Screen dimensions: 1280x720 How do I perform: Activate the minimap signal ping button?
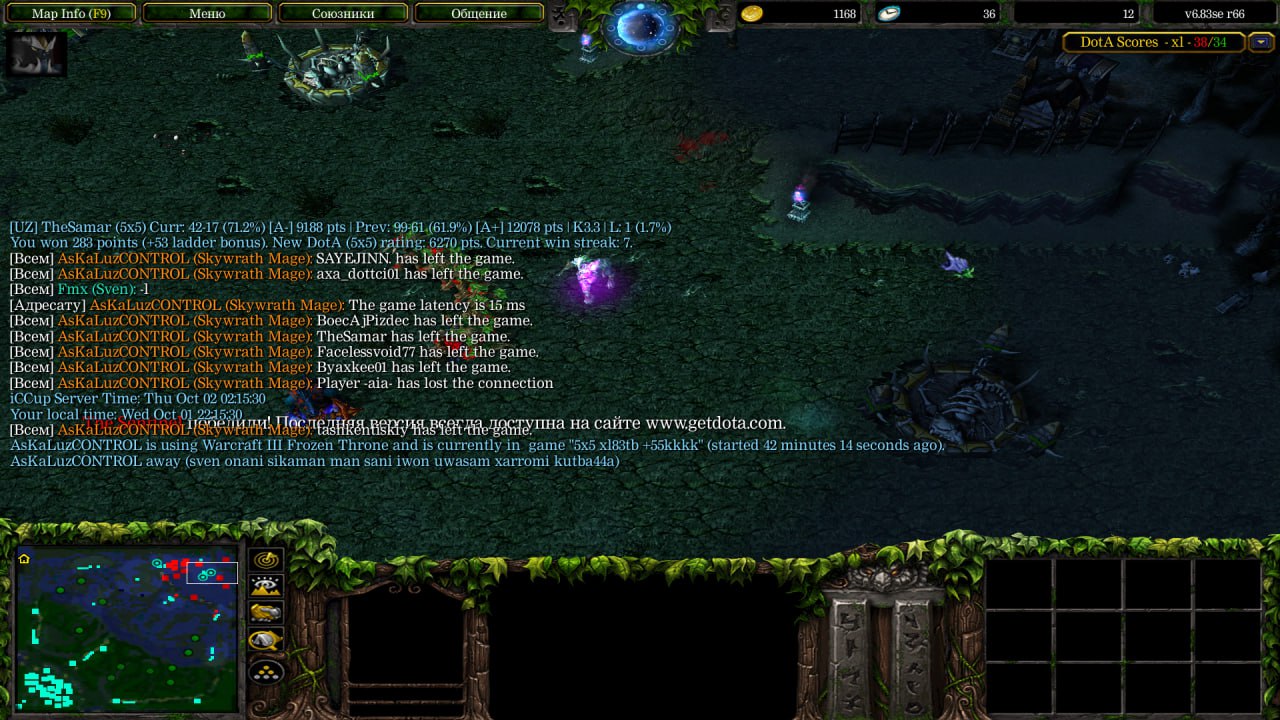point(266,561)
